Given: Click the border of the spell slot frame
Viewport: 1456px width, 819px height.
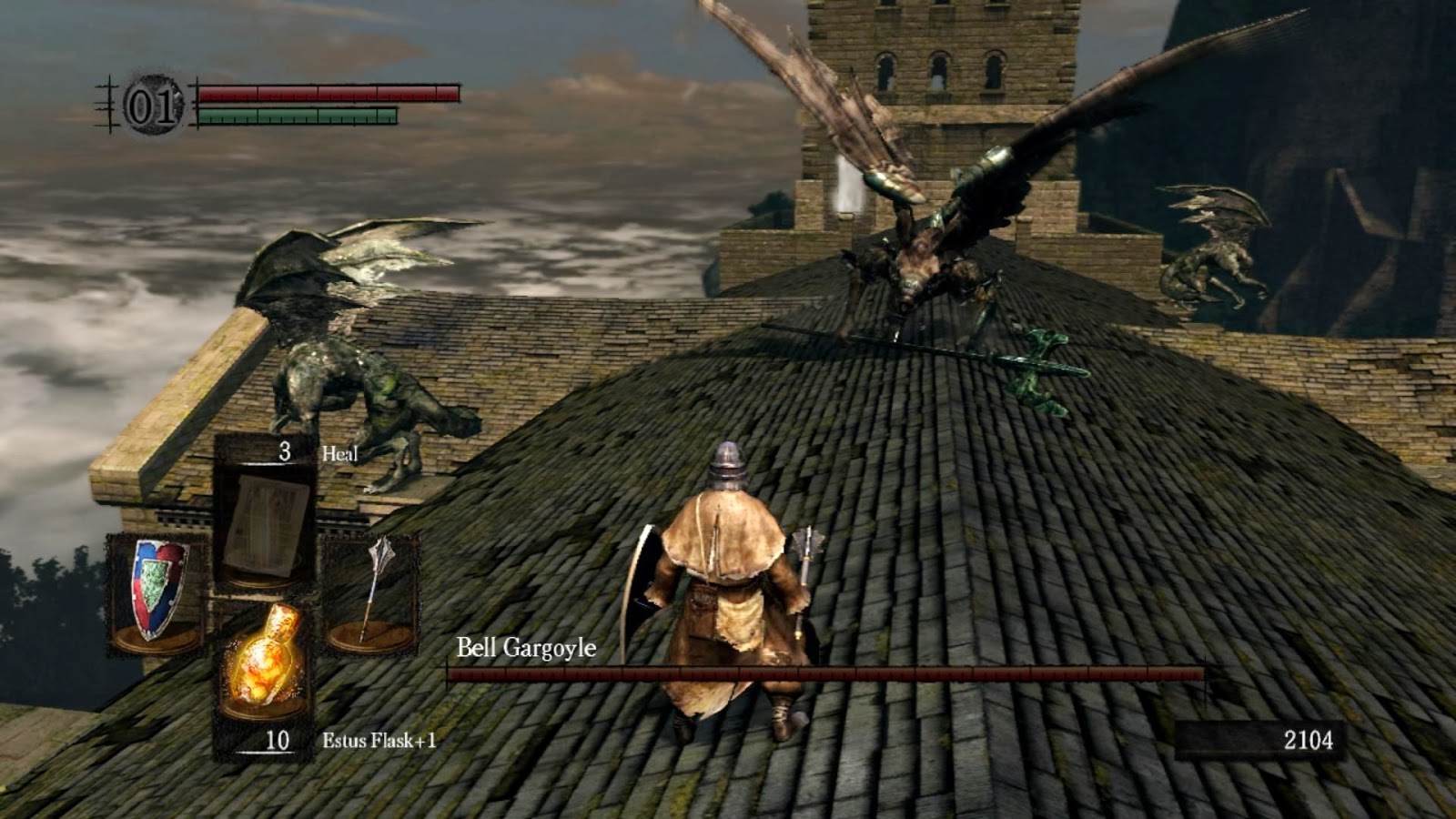Looking at the screenshot, I should point(219,519).
